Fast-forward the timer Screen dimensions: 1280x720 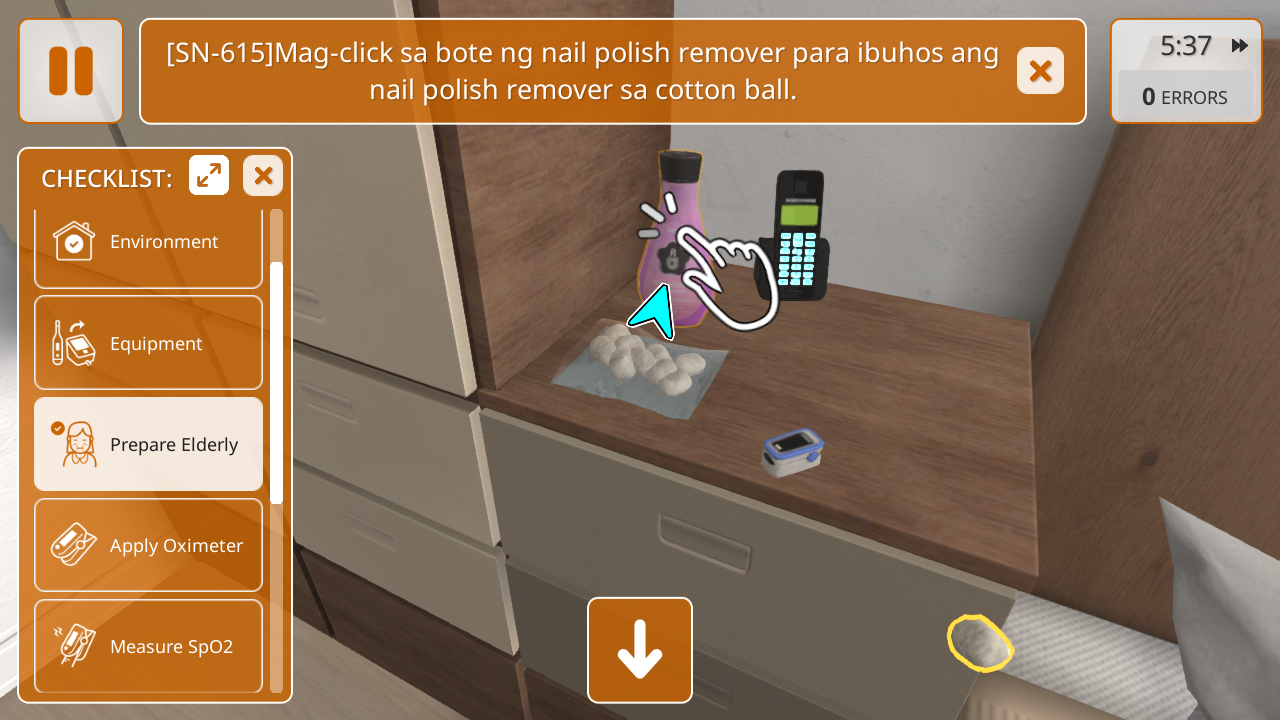coord(1239,46)
